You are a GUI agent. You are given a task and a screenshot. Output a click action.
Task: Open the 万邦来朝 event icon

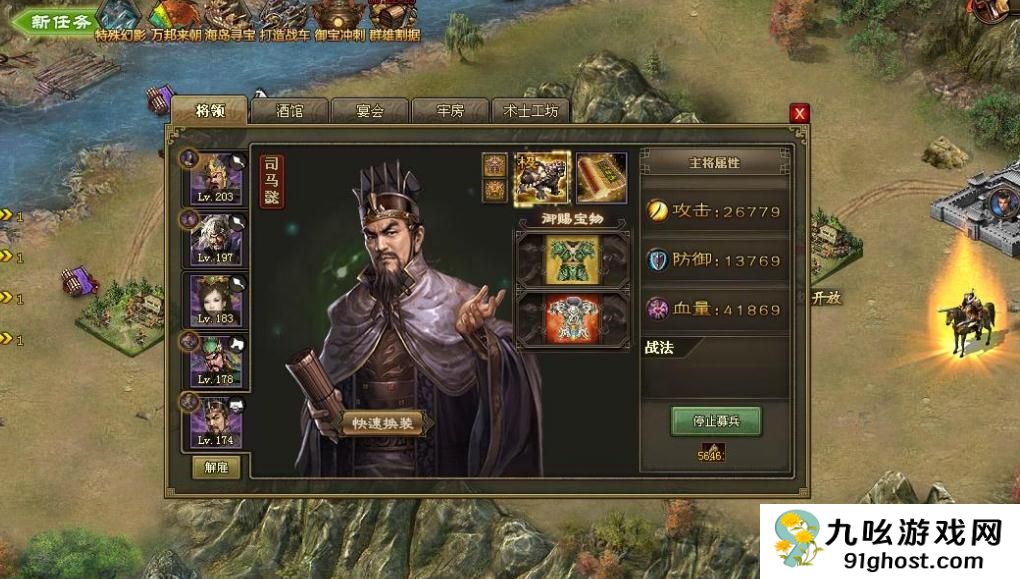coord(175,18)
